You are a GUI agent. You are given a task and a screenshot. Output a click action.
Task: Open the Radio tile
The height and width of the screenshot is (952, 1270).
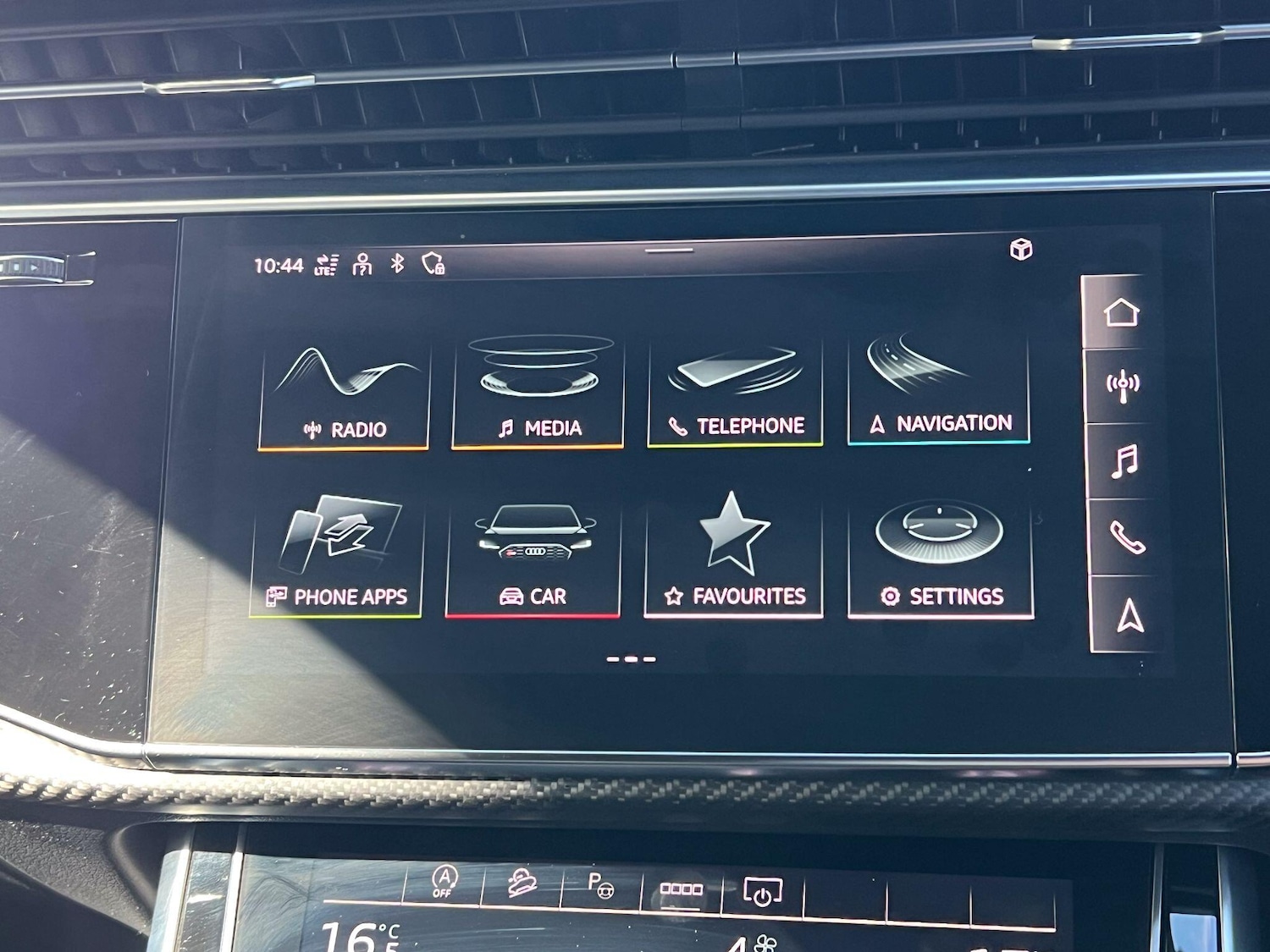(x=344, y=395)
